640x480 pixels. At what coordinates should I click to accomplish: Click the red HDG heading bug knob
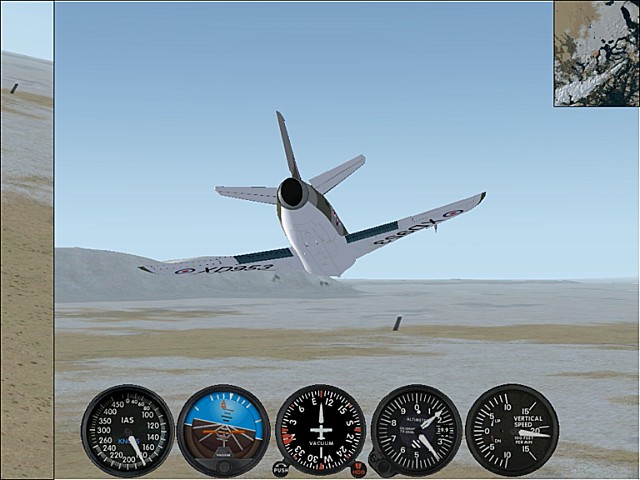coord(359,468)
